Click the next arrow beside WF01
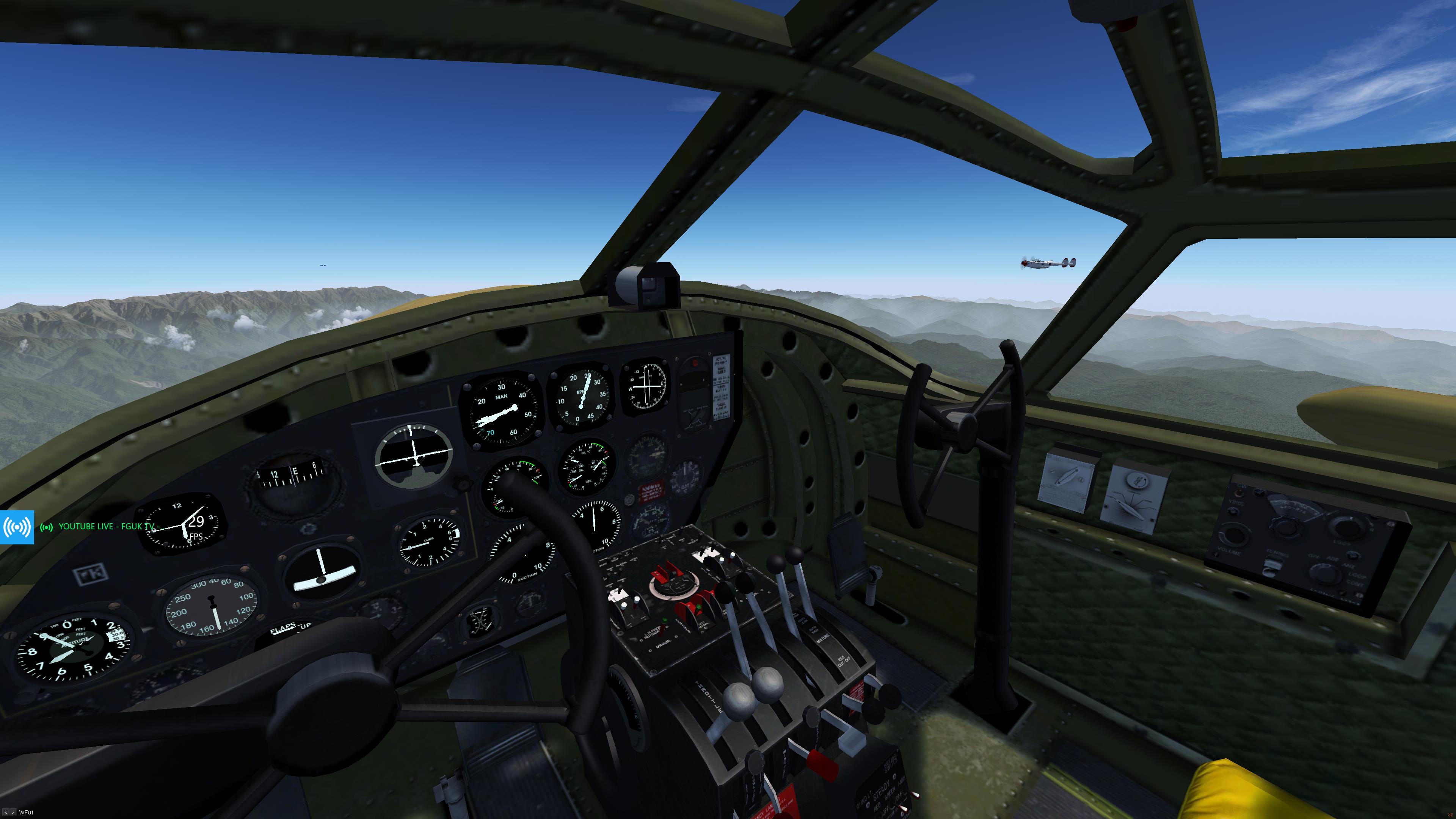Screen dimensions: 1456x819 [13, 813]
